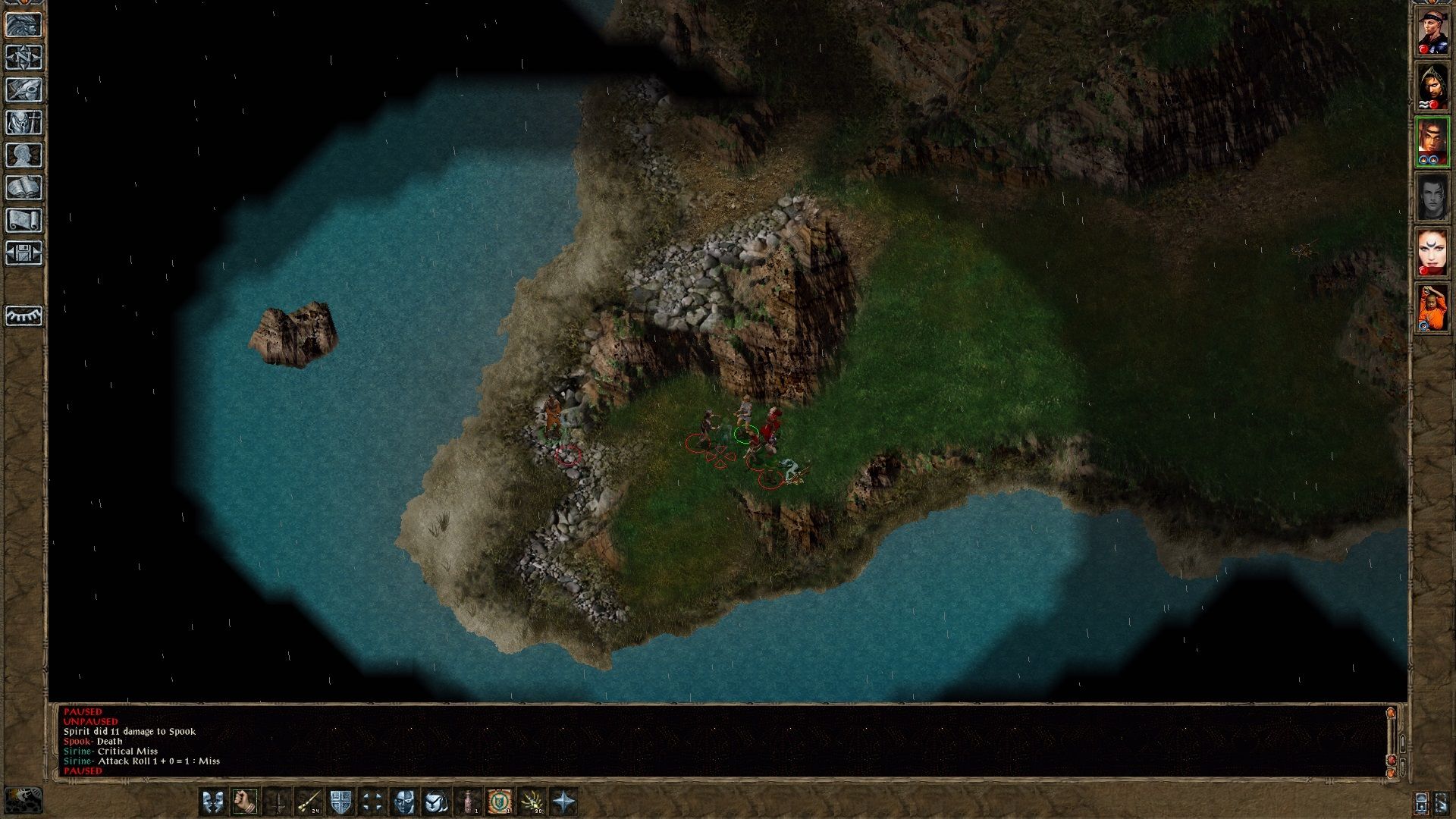The width and height of the screenshot is (1456, 819).
Task: Open the character record with the head silhouette
Action: pyautogui.click(x=24, y=155)
